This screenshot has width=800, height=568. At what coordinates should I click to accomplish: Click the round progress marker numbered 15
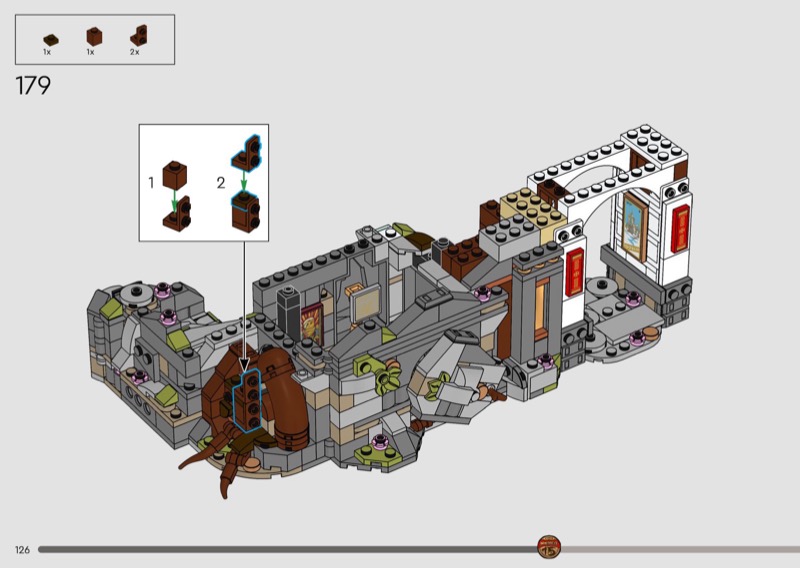(x=549, y=547)
